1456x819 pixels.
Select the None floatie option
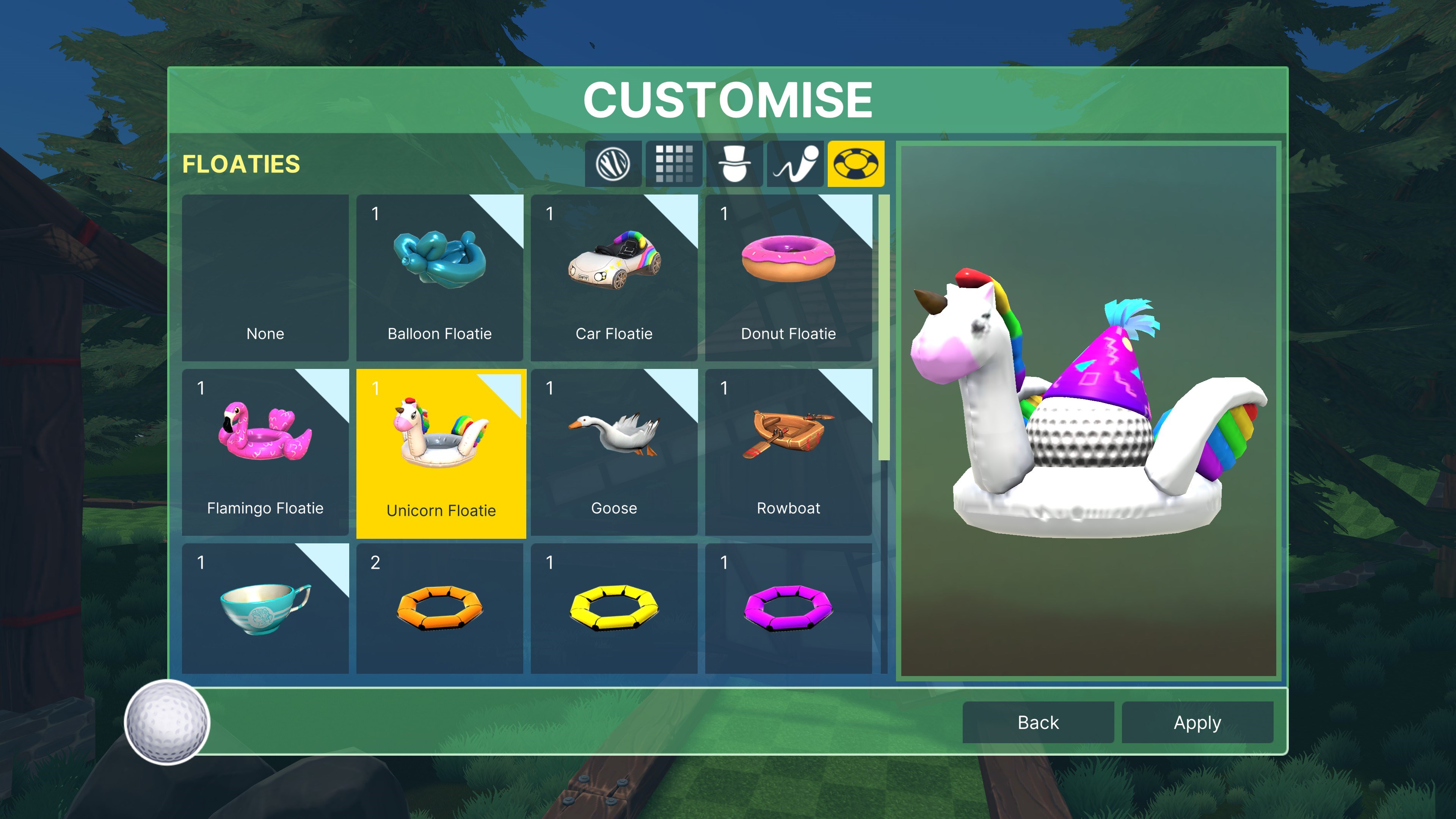coord(265,278)
